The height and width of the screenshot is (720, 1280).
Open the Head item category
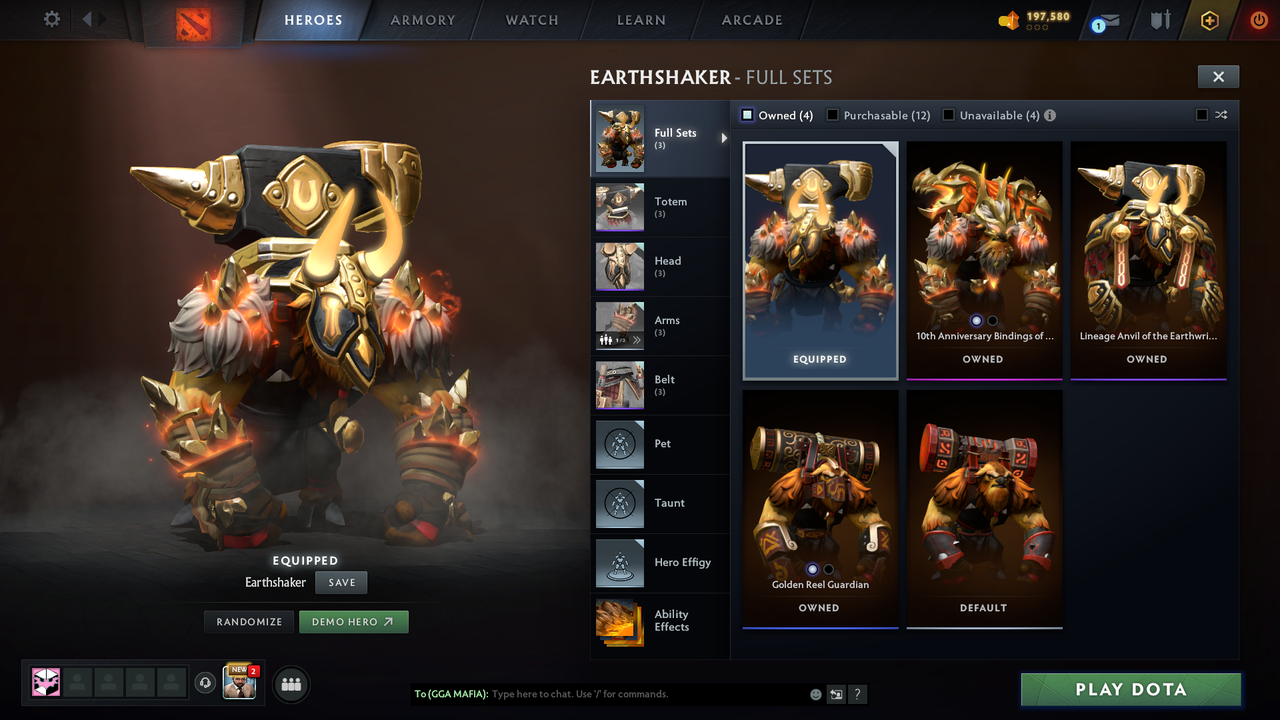point(660,266)
